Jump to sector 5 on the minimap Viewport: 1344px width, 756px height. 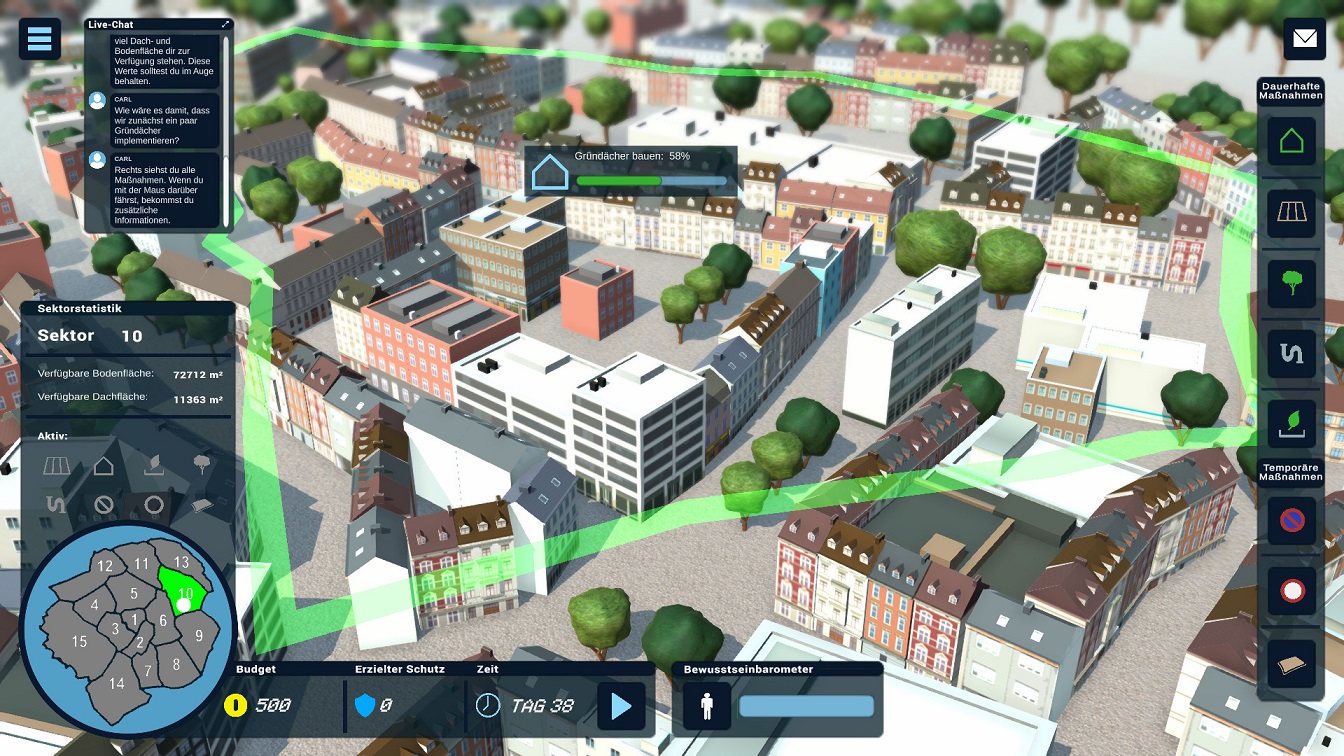pos(134,594)
